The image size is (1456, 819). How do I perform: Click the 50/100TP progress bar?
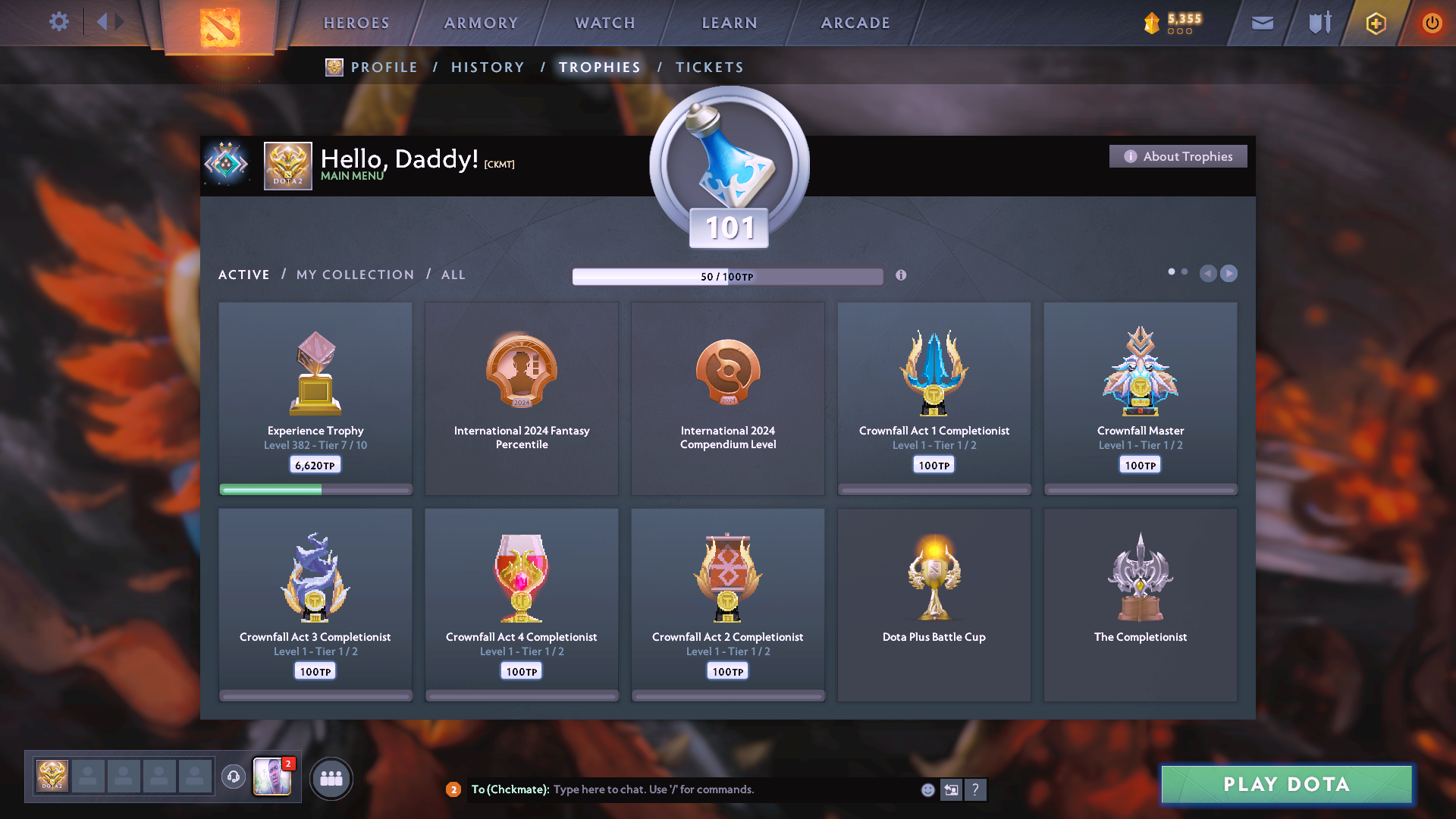[728, 276]
